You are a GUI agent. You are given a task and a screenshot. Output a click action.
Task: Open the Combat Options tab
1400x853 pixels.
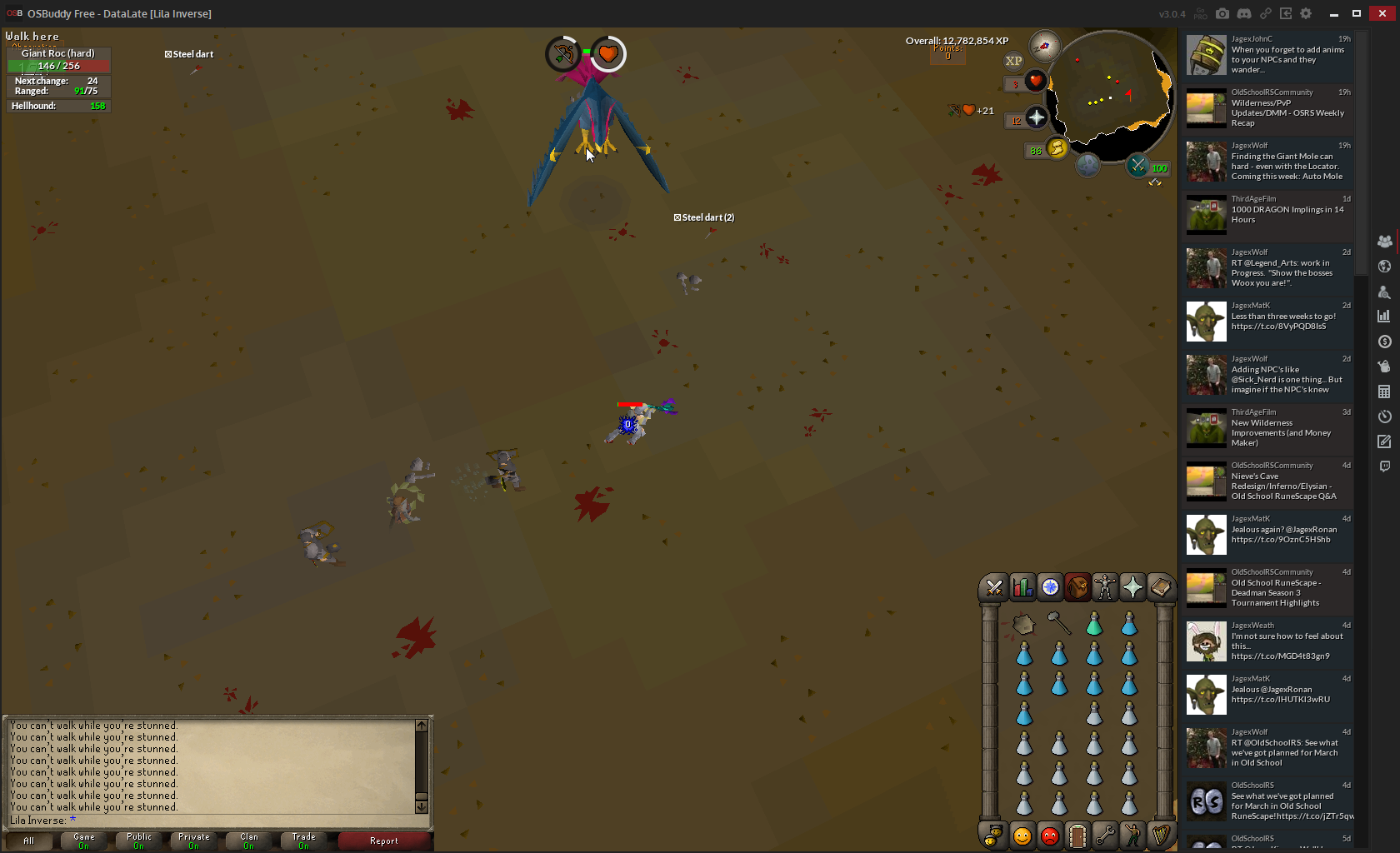(x=994, y=588)
